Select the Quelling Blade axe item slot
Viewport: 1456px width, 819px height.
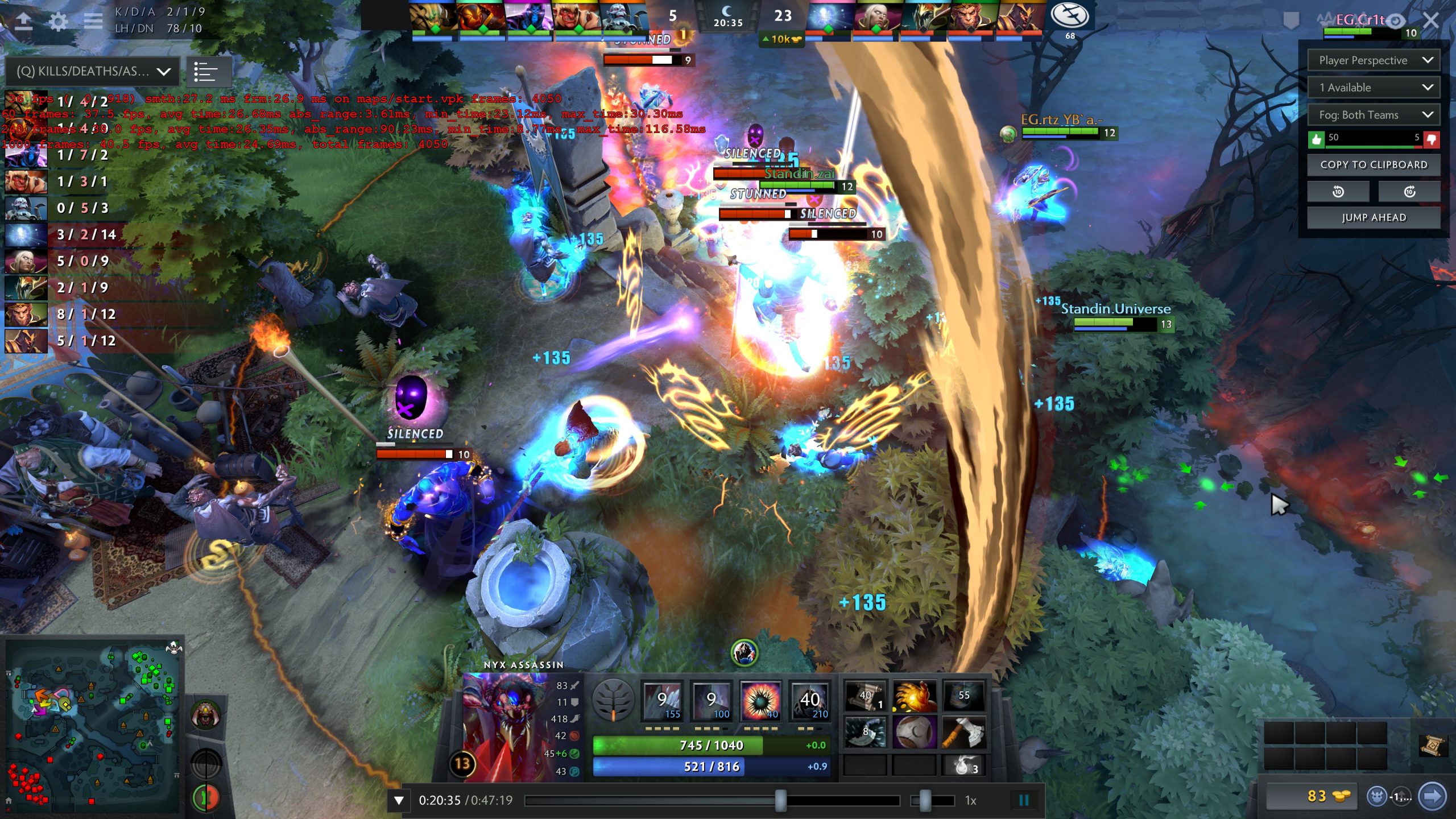pyautogui.click(x=963, y=732)
